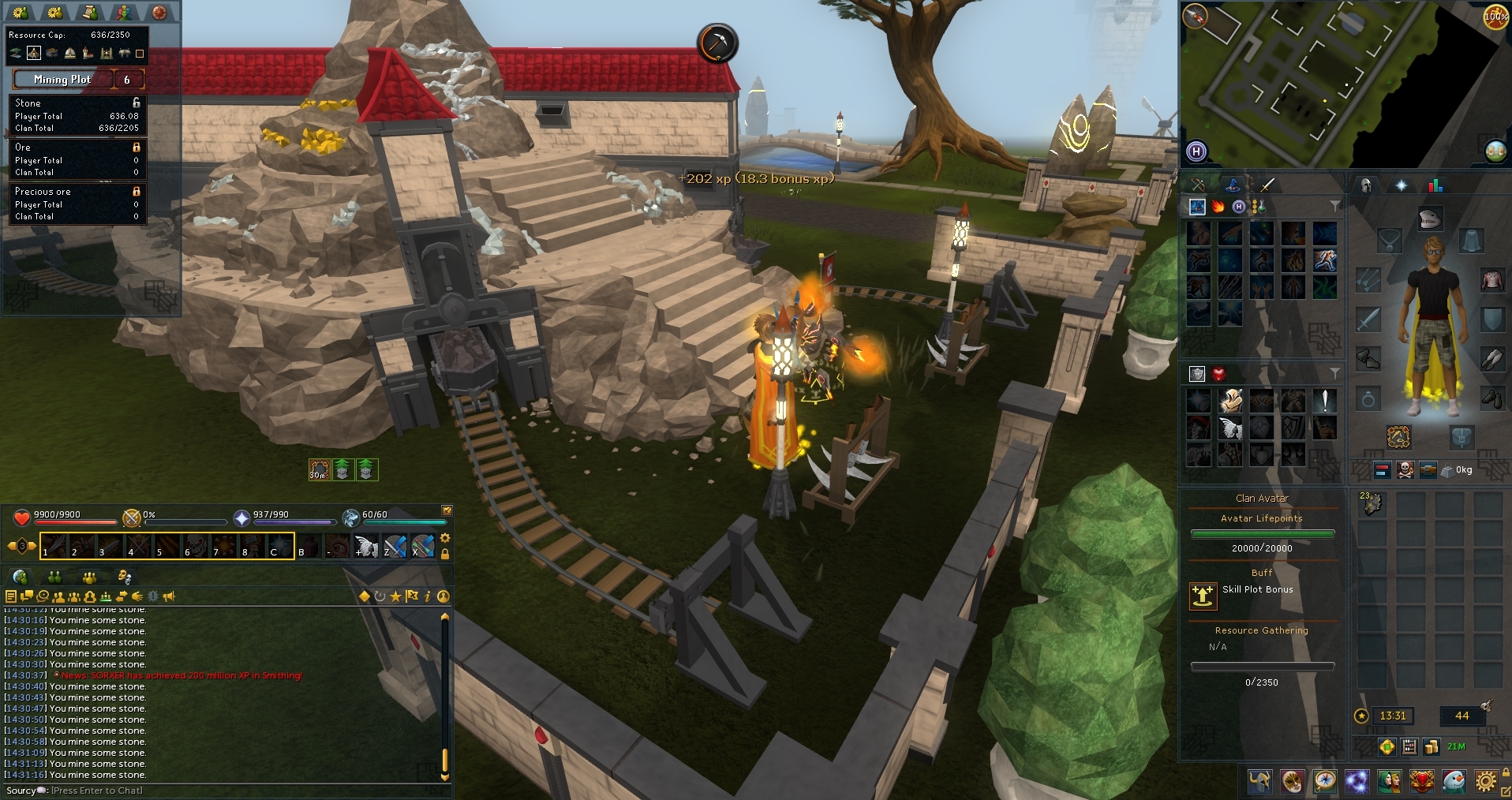Switch to the Clan chat tab
Image resolution: width=1512 pixels, height=800 pixels.
pyautogui.click(x=90, y=577)
